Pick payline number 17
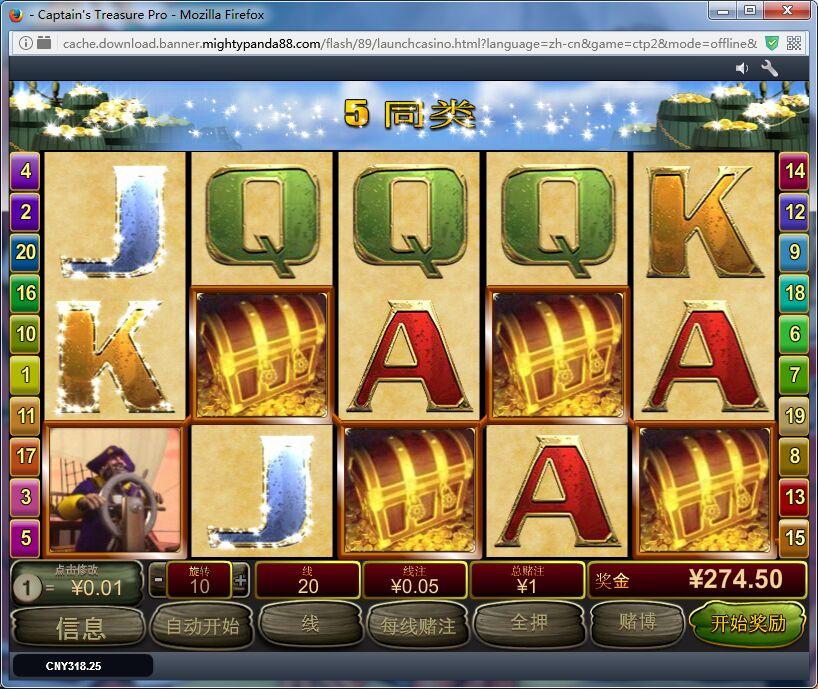Viewport: 818px width, 689px height. [x=25, y=456]
